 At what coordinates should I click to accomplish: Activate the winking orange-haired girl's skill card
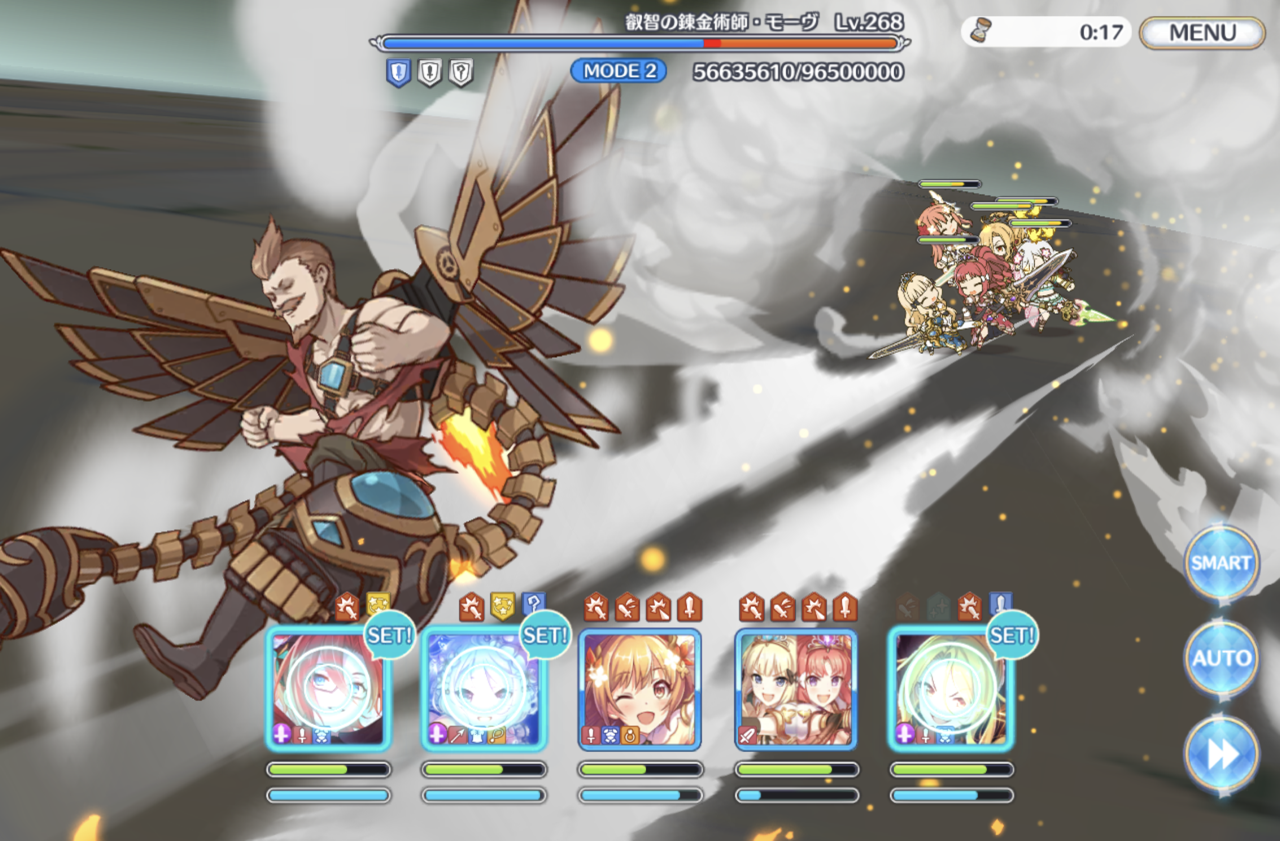(640, 688)
